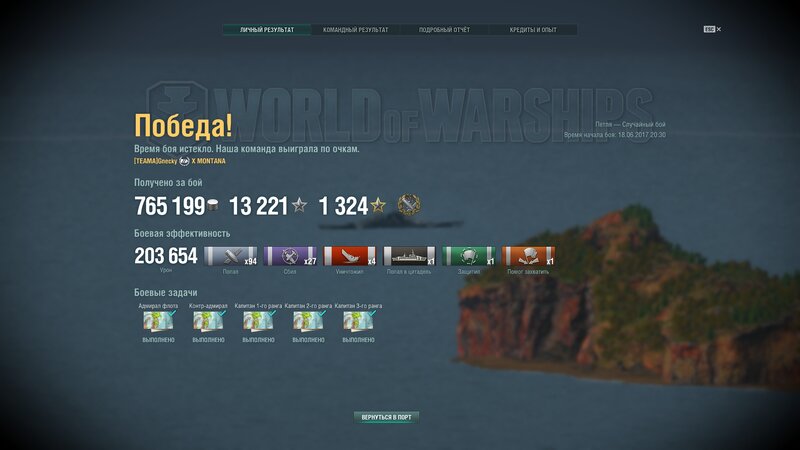800x450 pixels.
Task: Close the results screen with the X
Action: pos(718,30)
